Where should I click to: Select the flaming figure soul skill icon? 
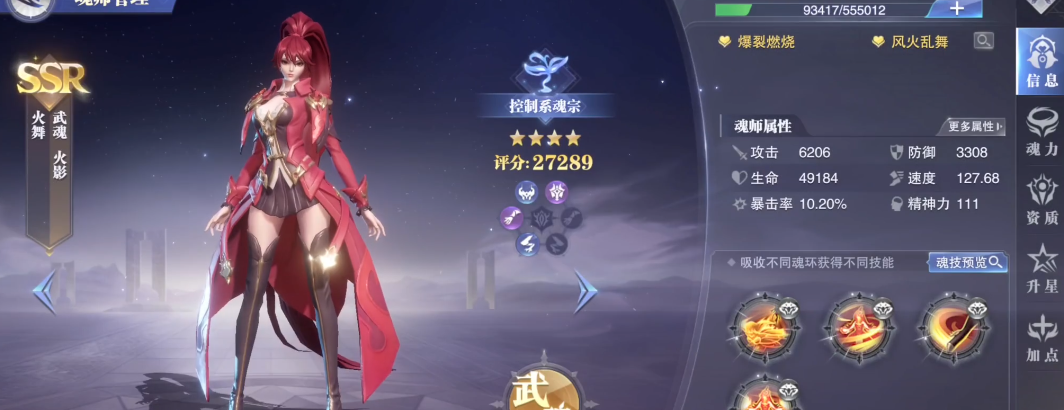coord(857,328)
